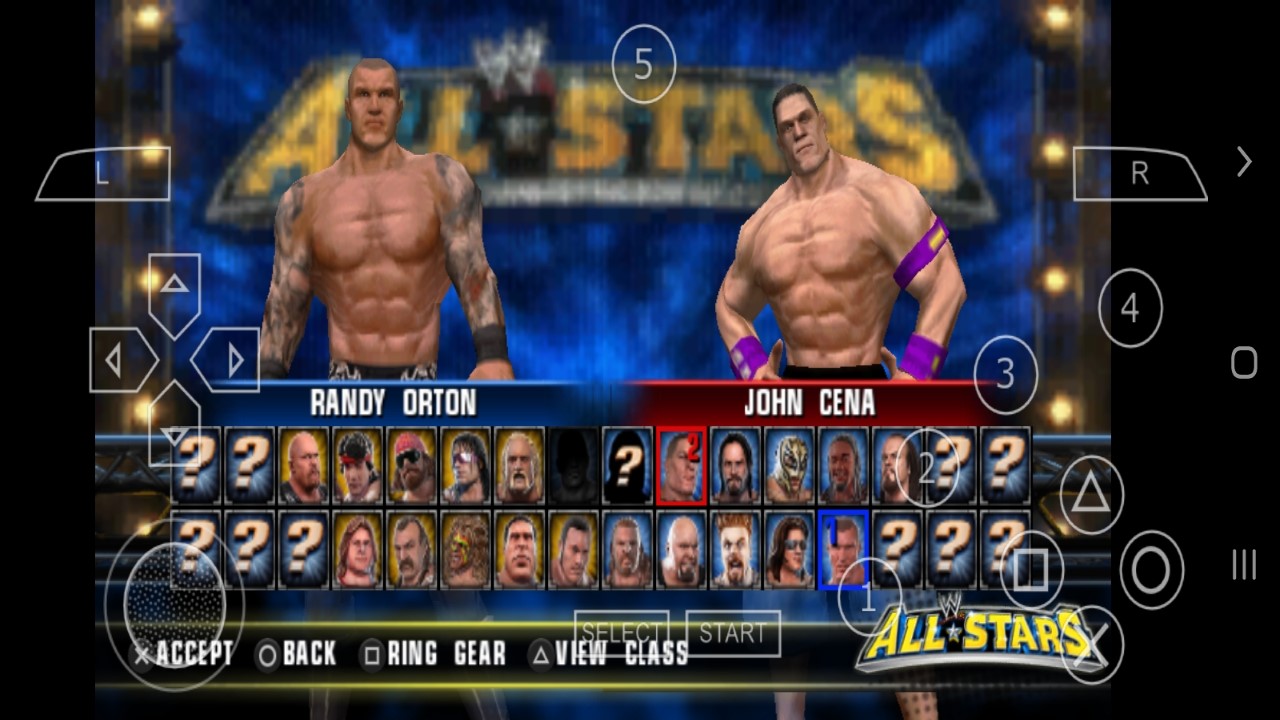Choose Hulk Hogan's portrait
1280x720 pixels.
click(520, 466)
